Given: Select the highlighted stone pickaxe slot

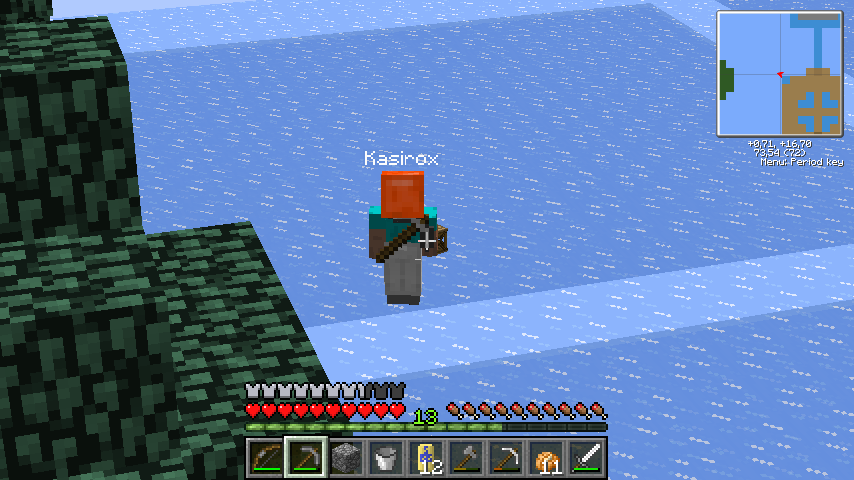Looking at the screenshot, I should coord(305,459).
